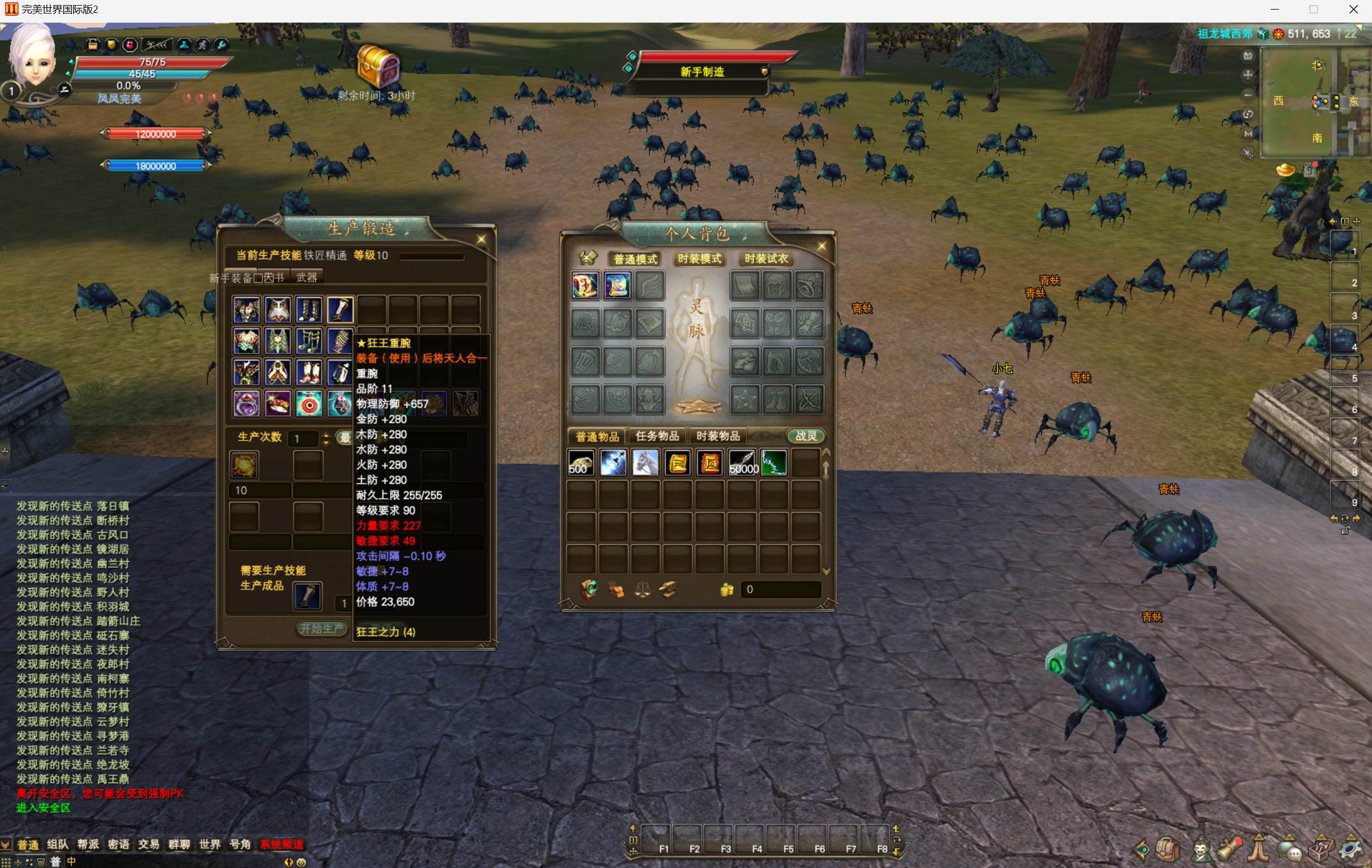1372x868 pixels.
Task: Open the golden treasure chest icon
Action: (377, 66)
